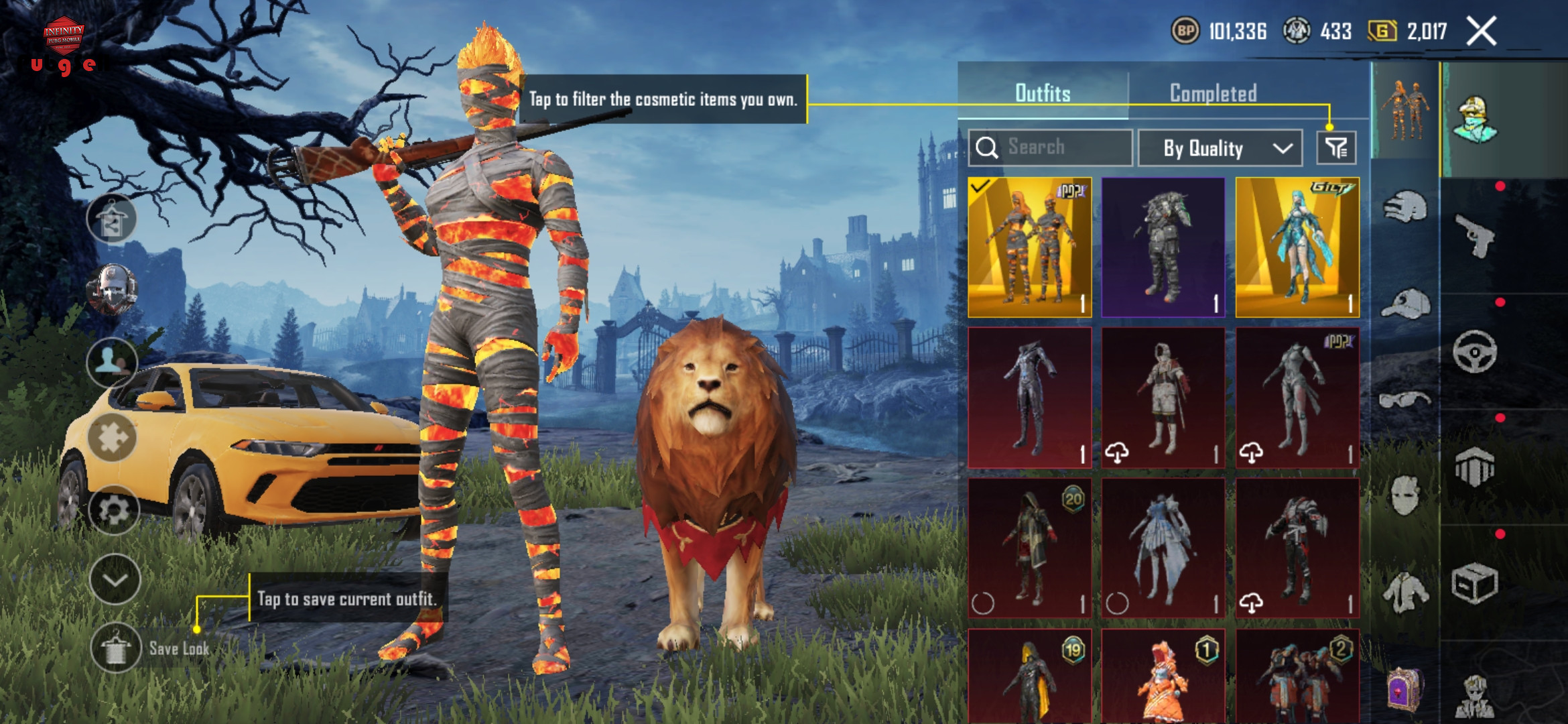This screenshot has height=724, width=1568.
Task: Select the Outfits tab
Action: point(1043,93)
